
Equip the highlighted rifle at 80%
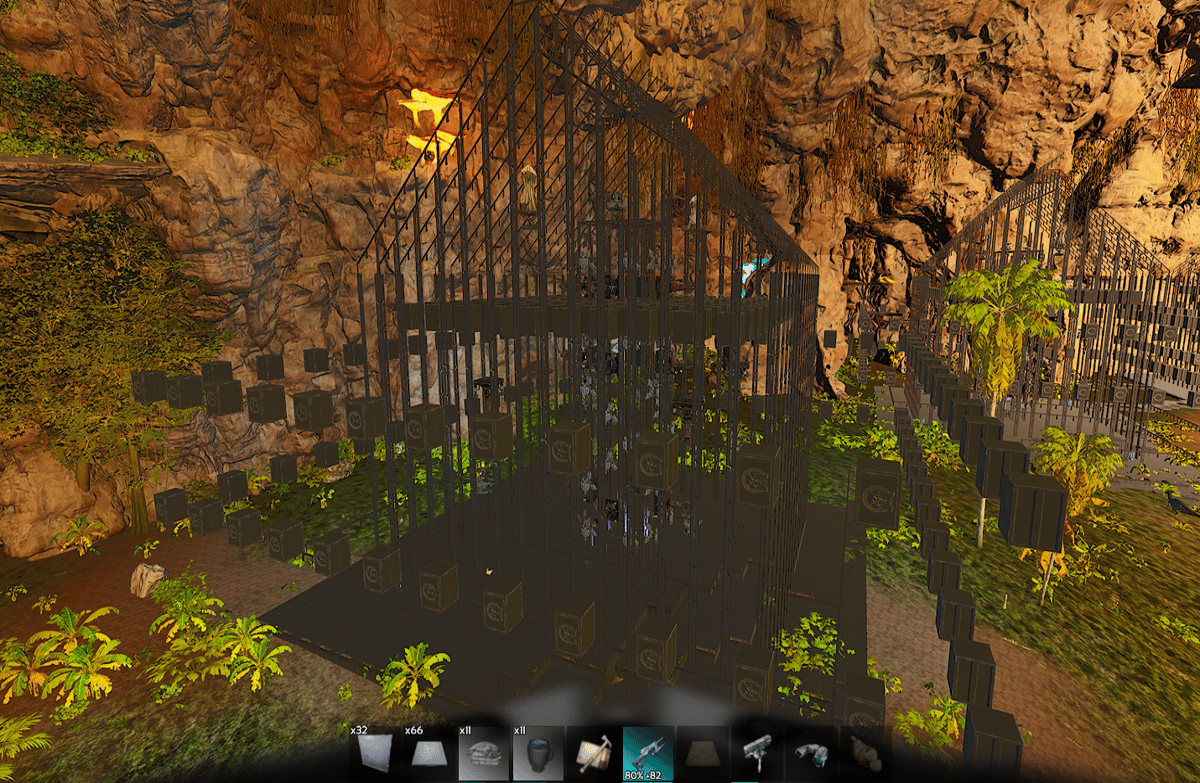(x=648, y=754)
